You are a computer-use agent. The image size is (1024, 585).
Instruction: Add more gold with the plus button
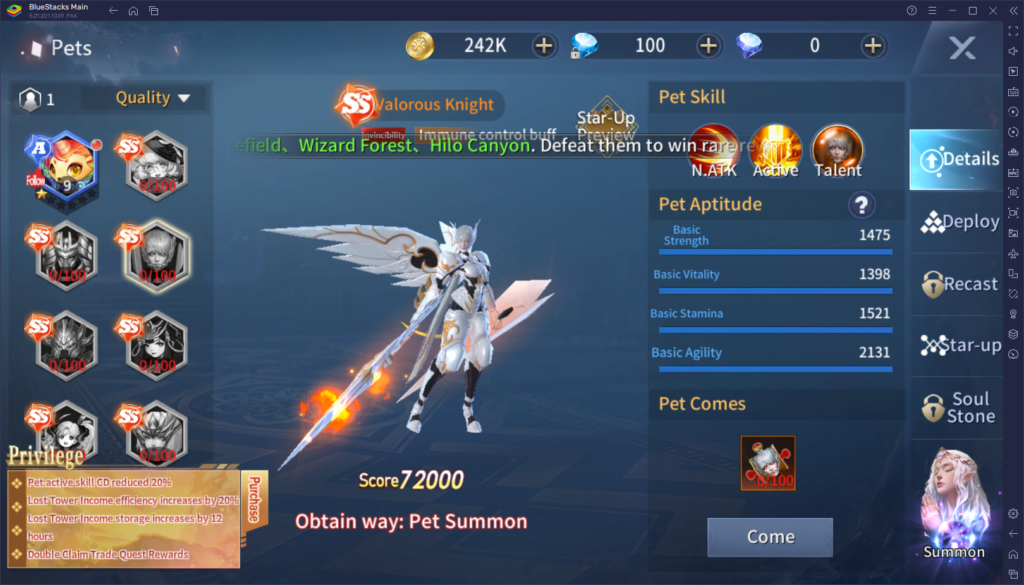pyautogui.click(x=543, y=45)
